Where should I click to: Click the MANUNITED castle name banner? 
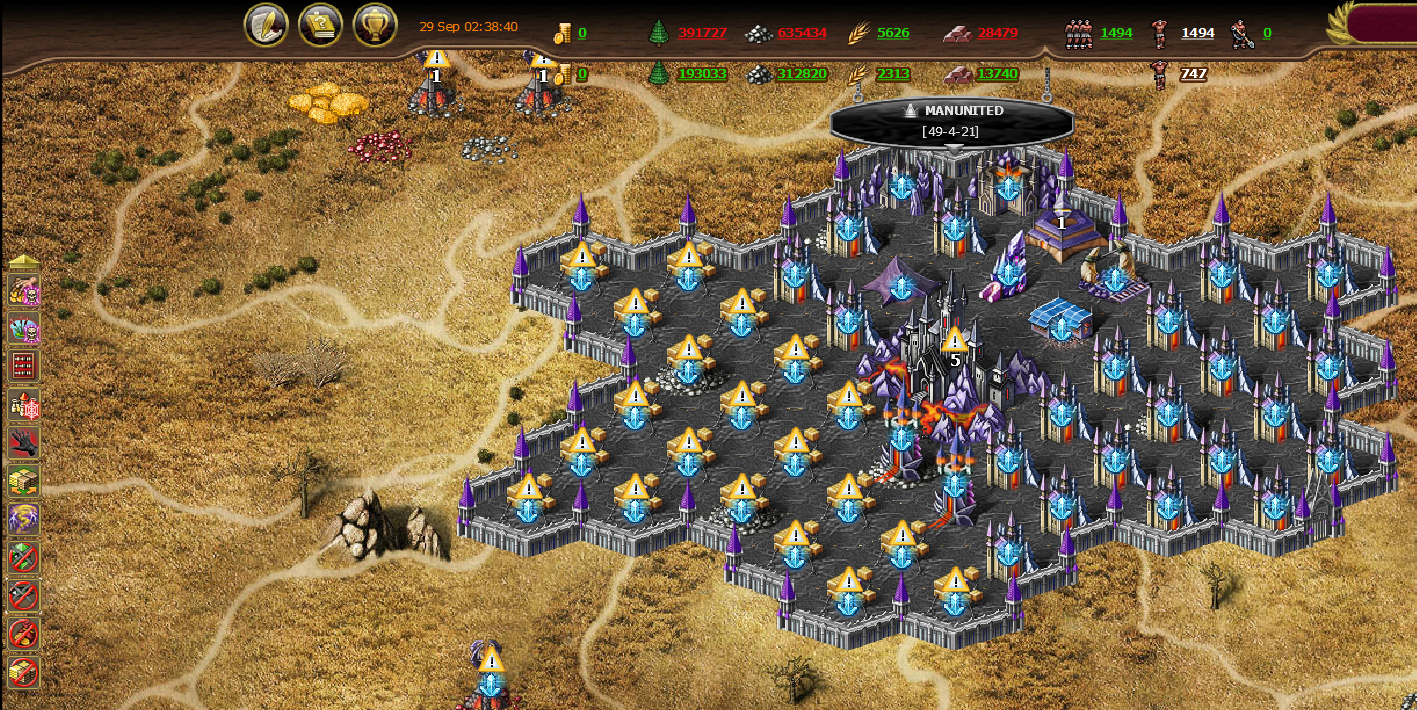point(952,120)
